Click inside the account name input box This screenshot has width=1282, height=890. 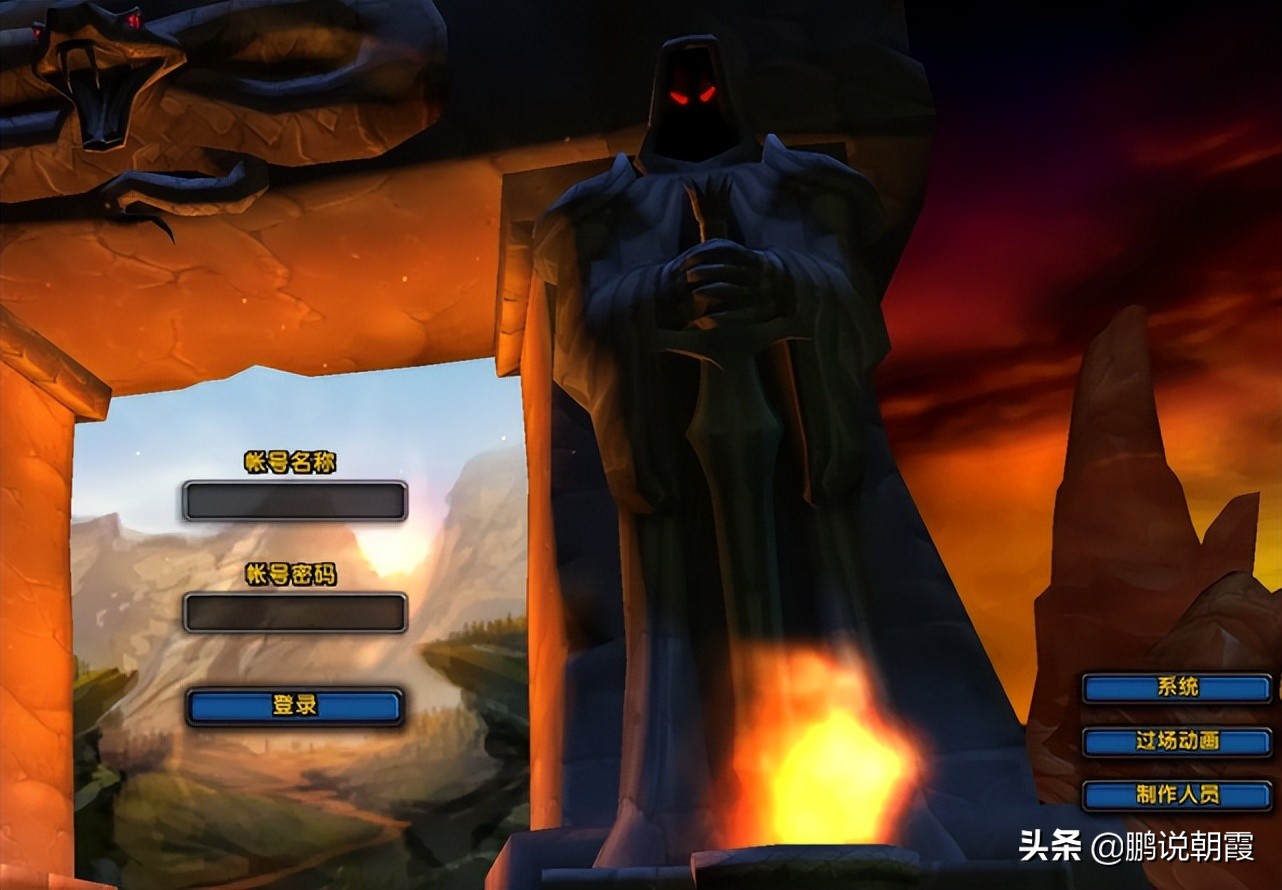click(295, 500)
